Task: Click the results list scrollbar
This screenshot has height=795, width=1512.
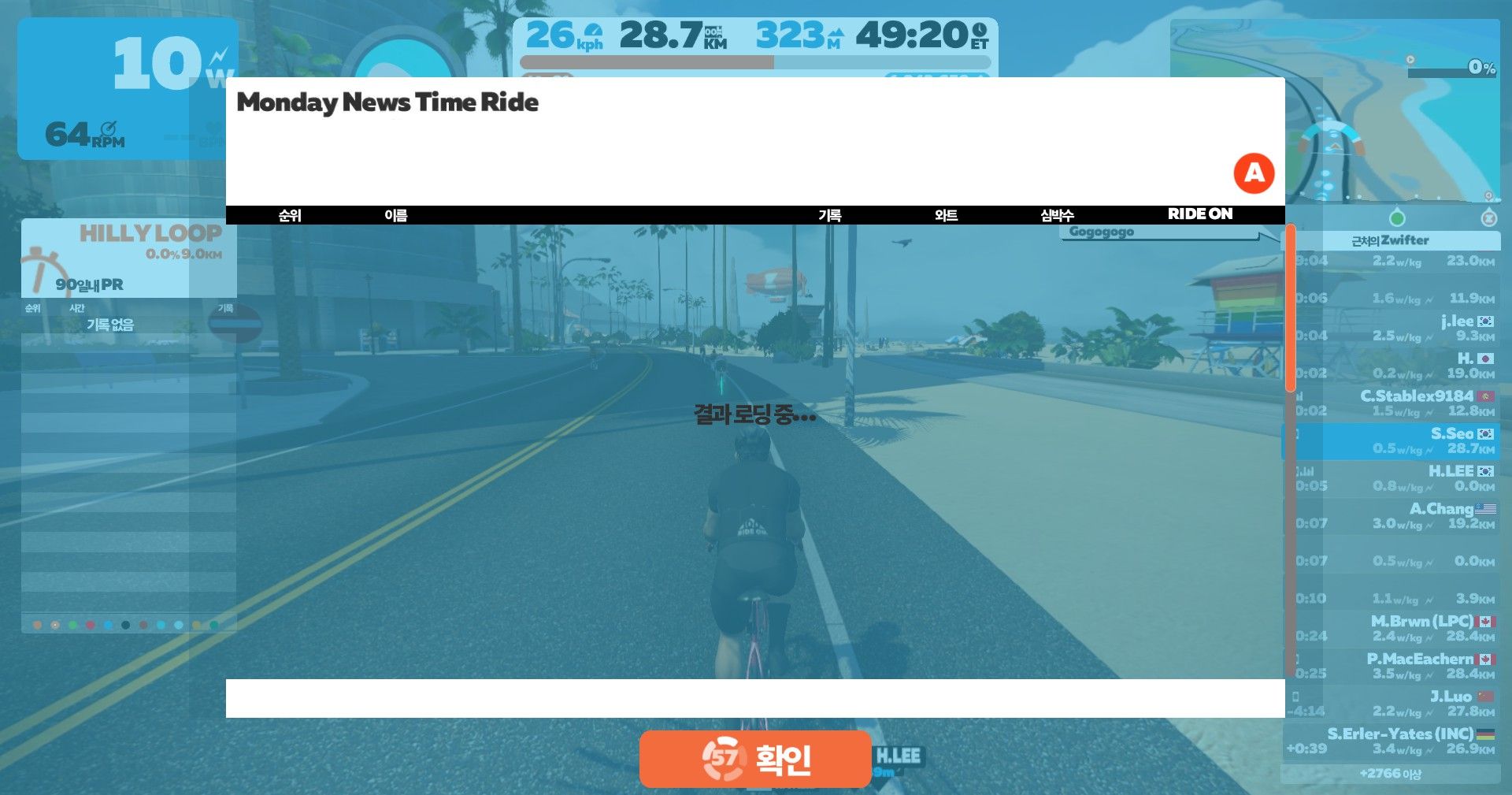Action: 1290,309
